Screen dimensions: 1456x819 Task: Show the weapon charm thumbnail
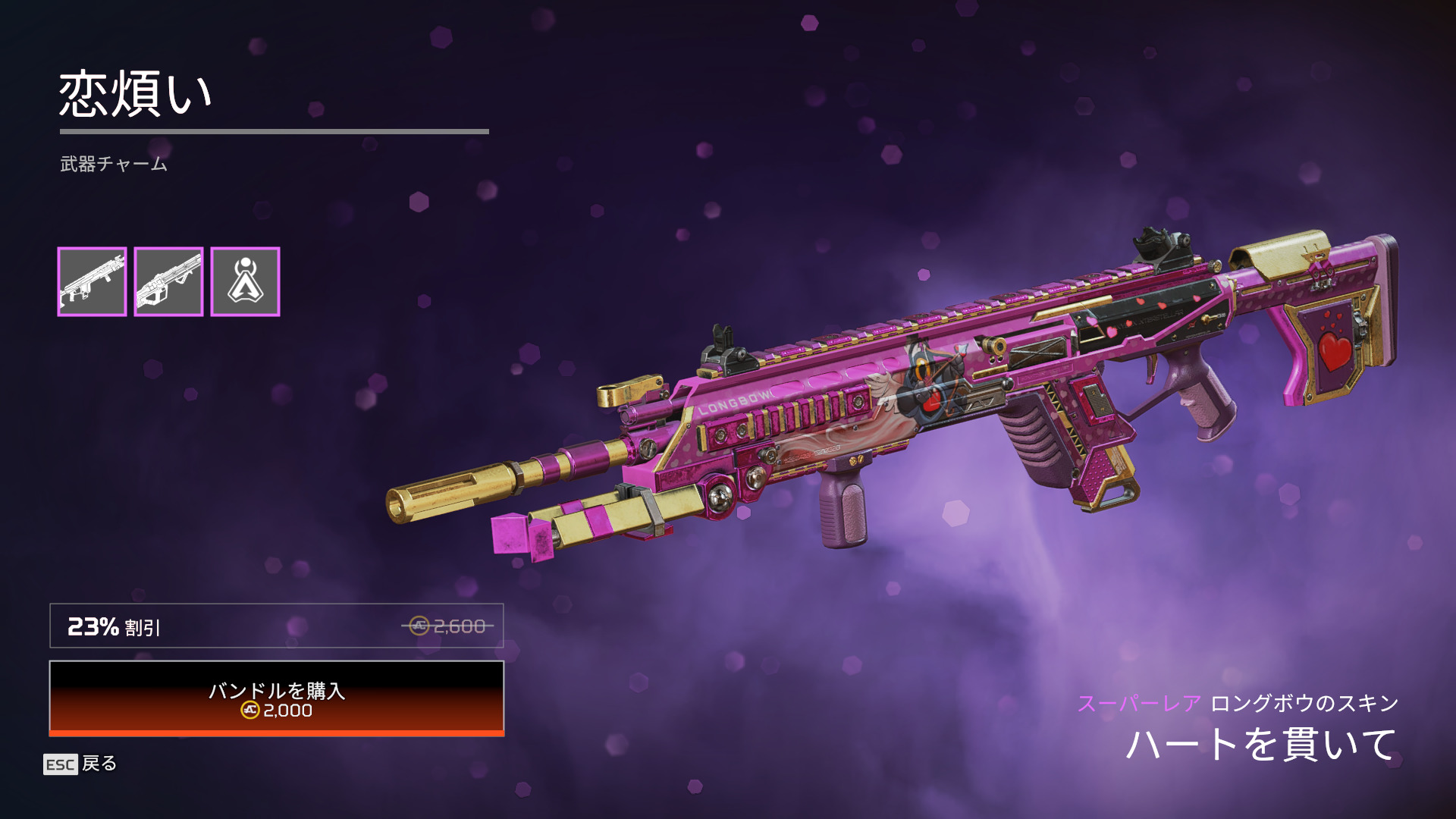pos(245,281)
